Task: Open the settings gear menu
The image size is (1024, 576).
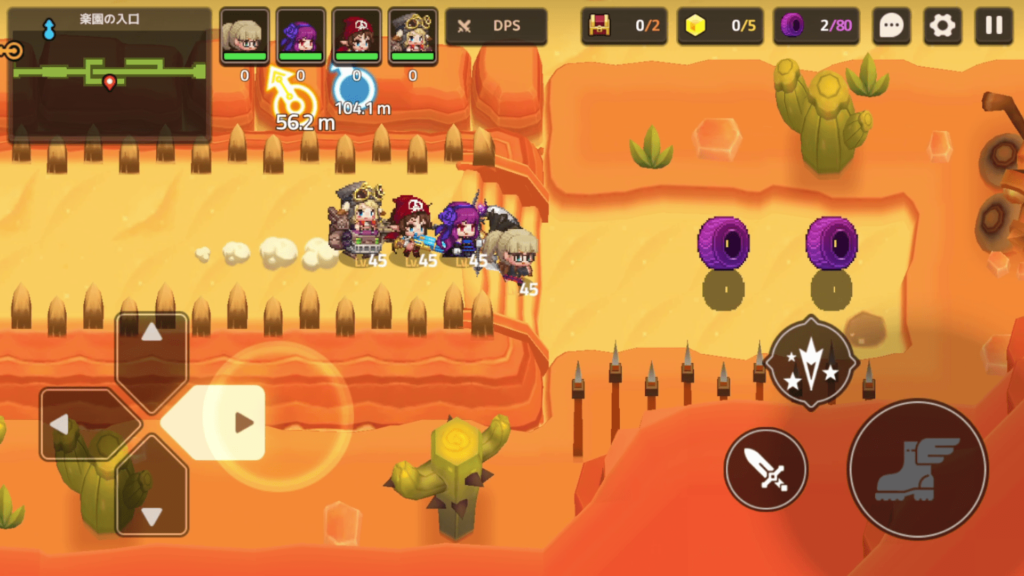Action: [942, 27]
